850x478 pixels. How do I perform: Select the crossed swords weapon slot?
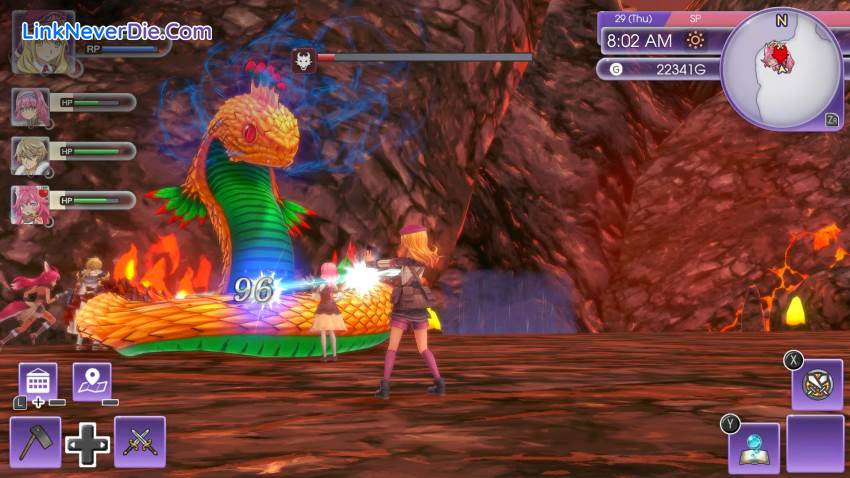[x=140, y=442]
